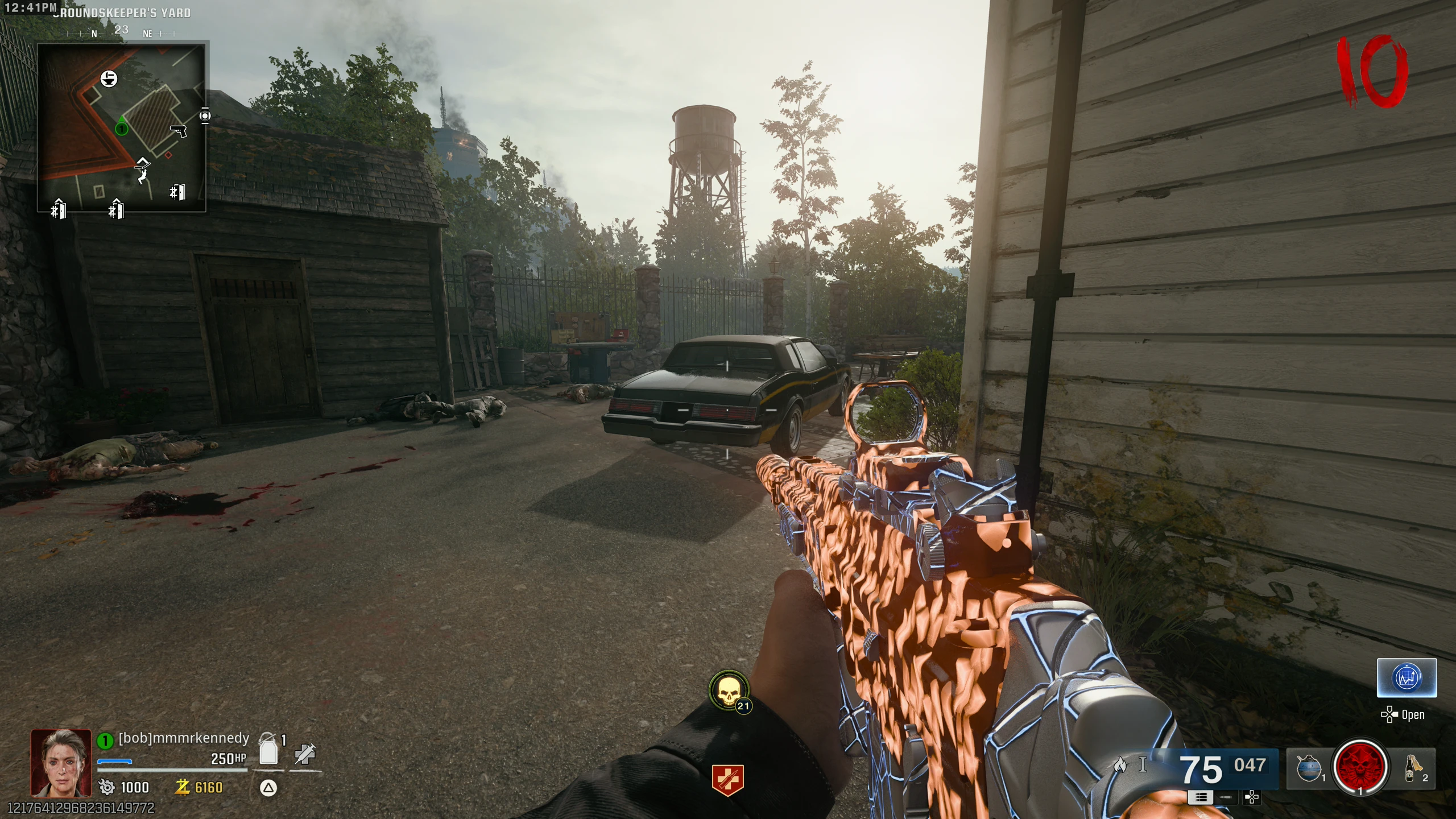
Task: Select the zipline marker on the minimap
Action: 142,170
